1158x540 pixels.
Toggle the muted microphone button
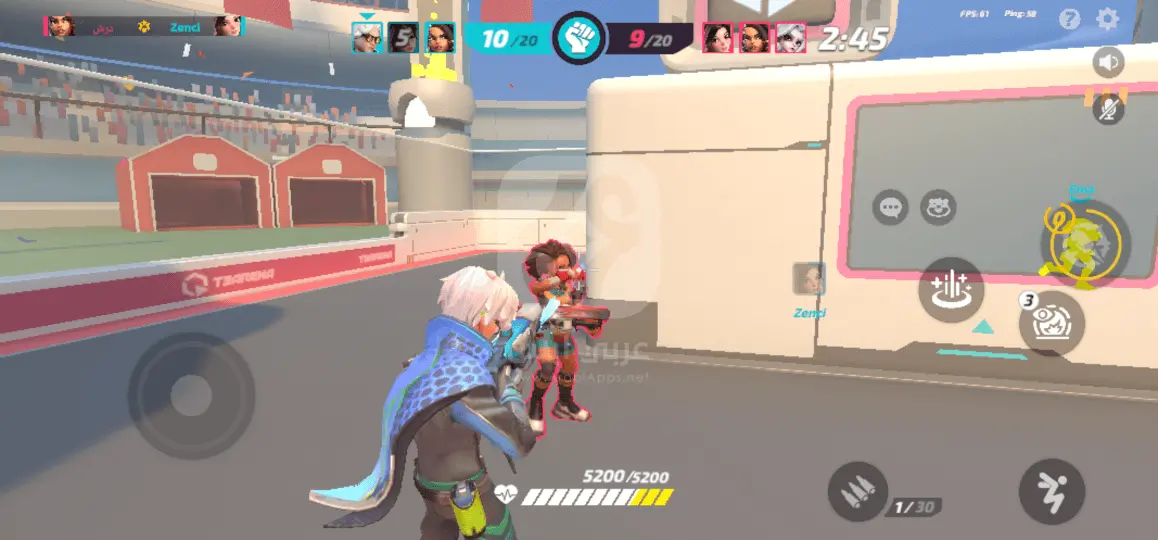[1108, 108]
